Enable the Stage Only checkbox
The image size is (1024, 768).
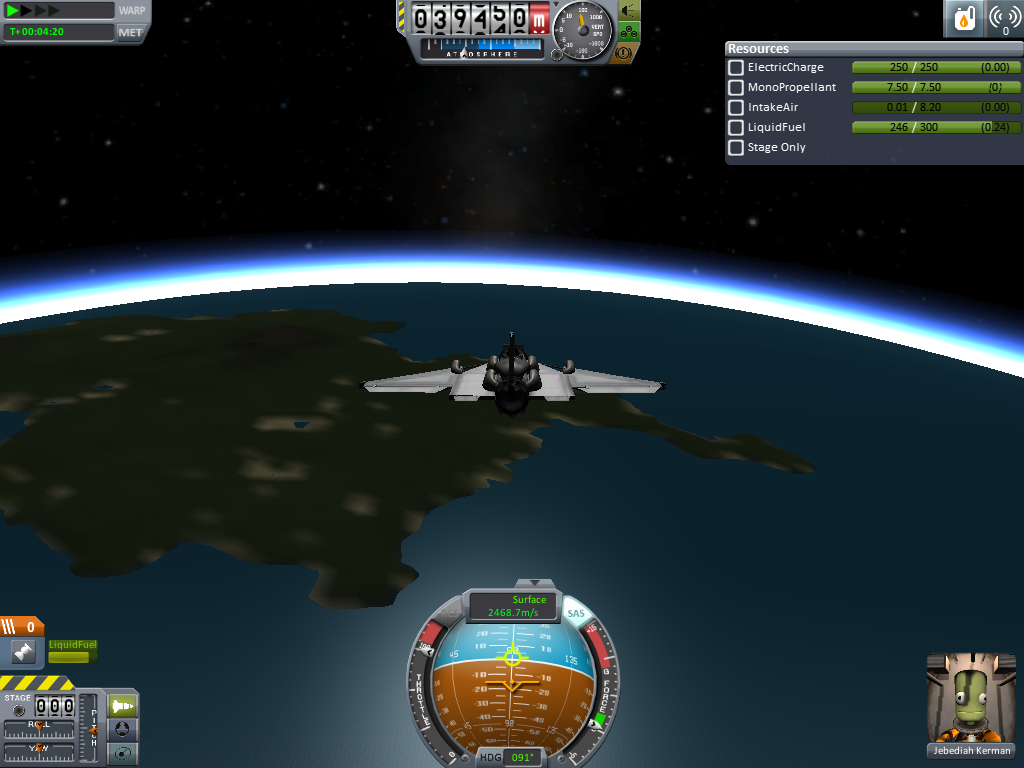pyautogui.click(x=736, y=147)
